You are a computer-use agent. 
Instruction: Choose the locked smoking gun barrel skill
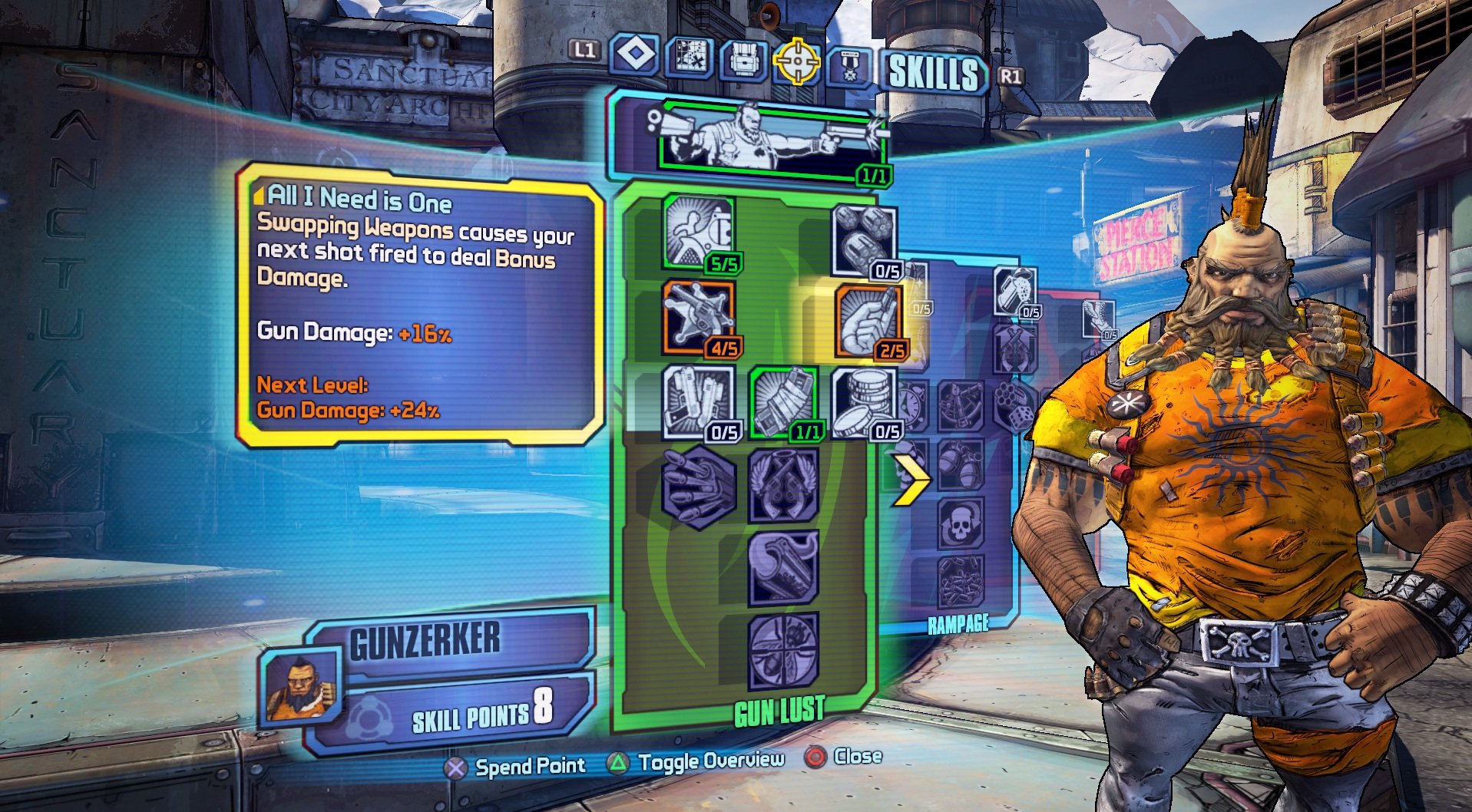click(783, 569)
